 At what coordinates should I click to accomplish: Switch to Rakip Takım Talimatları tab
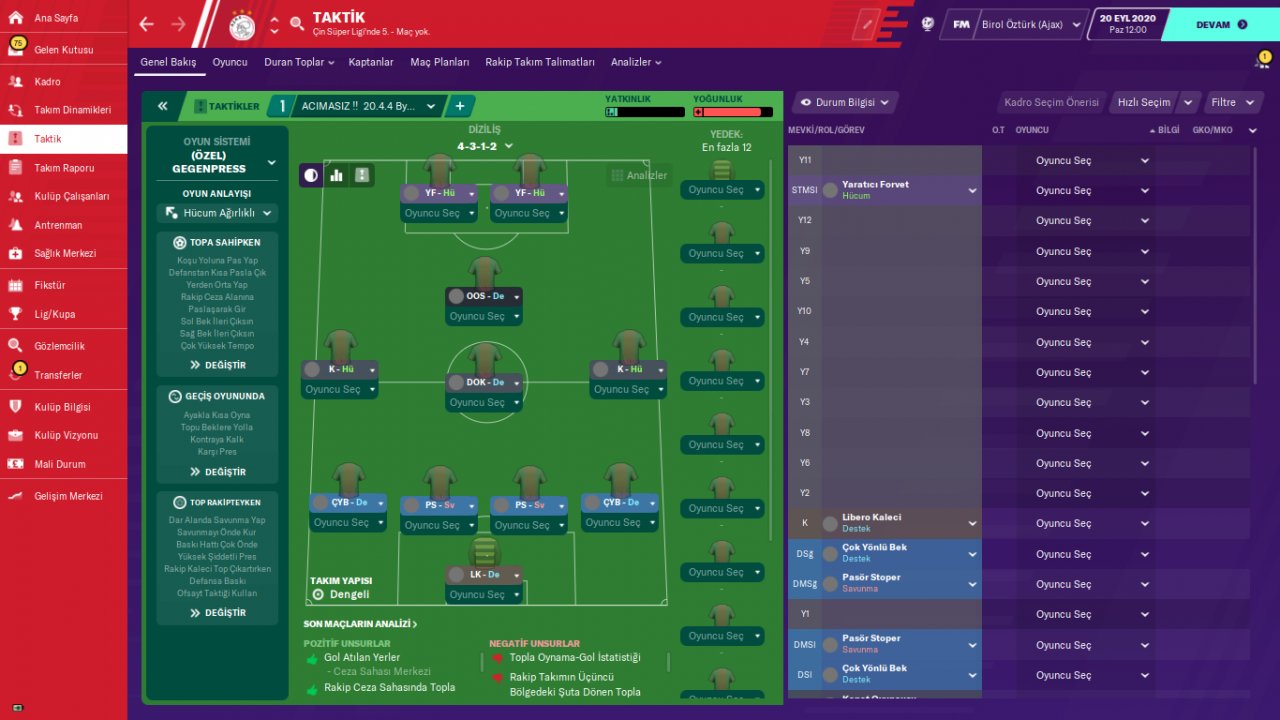pyautogui.click(x=539, y=62)
